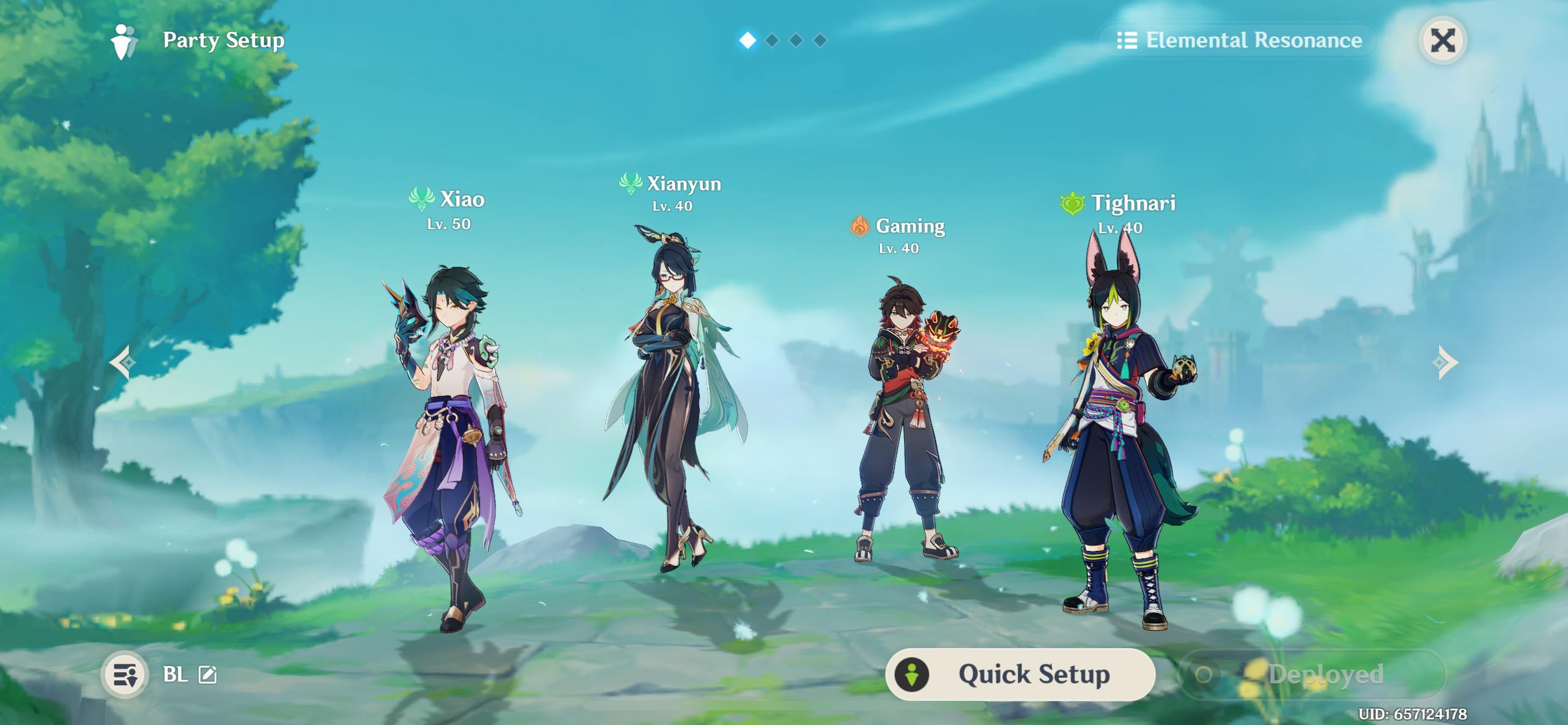Screen dimensions: 1568x725
Task: Close the Party Setup screen
Action: (x=1442, y=41)
